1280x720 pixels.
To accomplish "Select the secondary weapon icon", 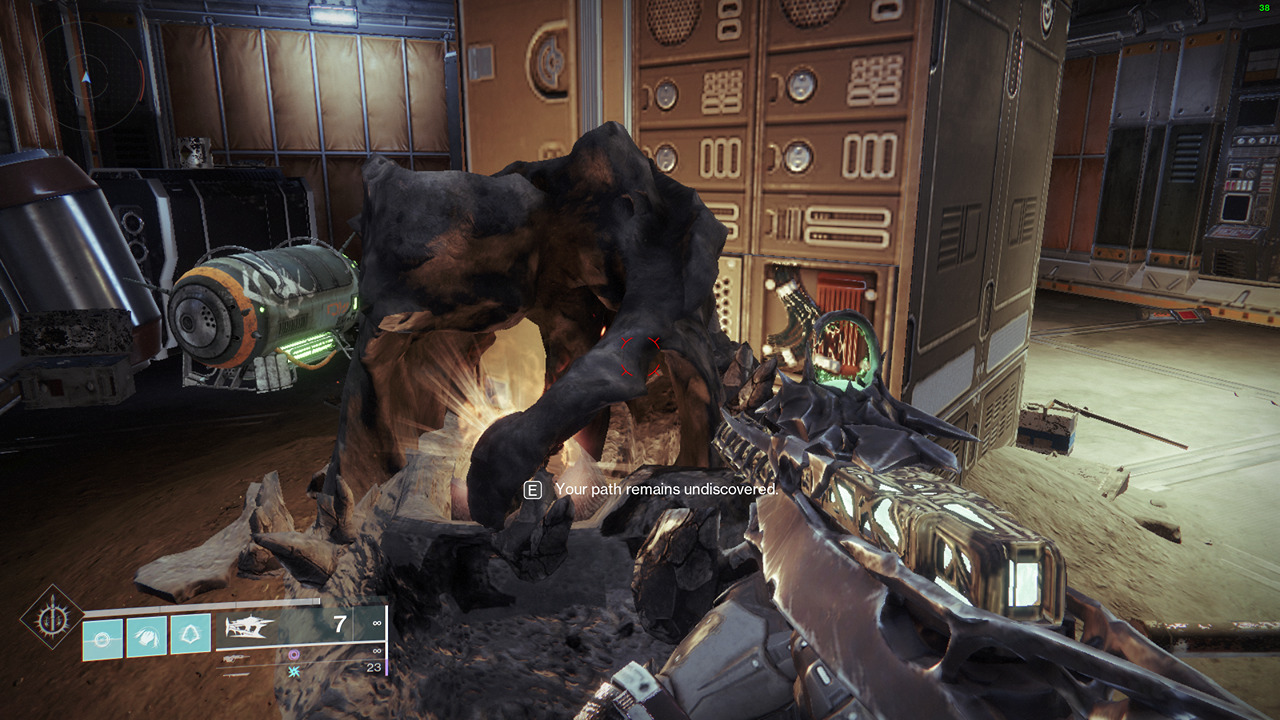I will [x=234, y=659].
